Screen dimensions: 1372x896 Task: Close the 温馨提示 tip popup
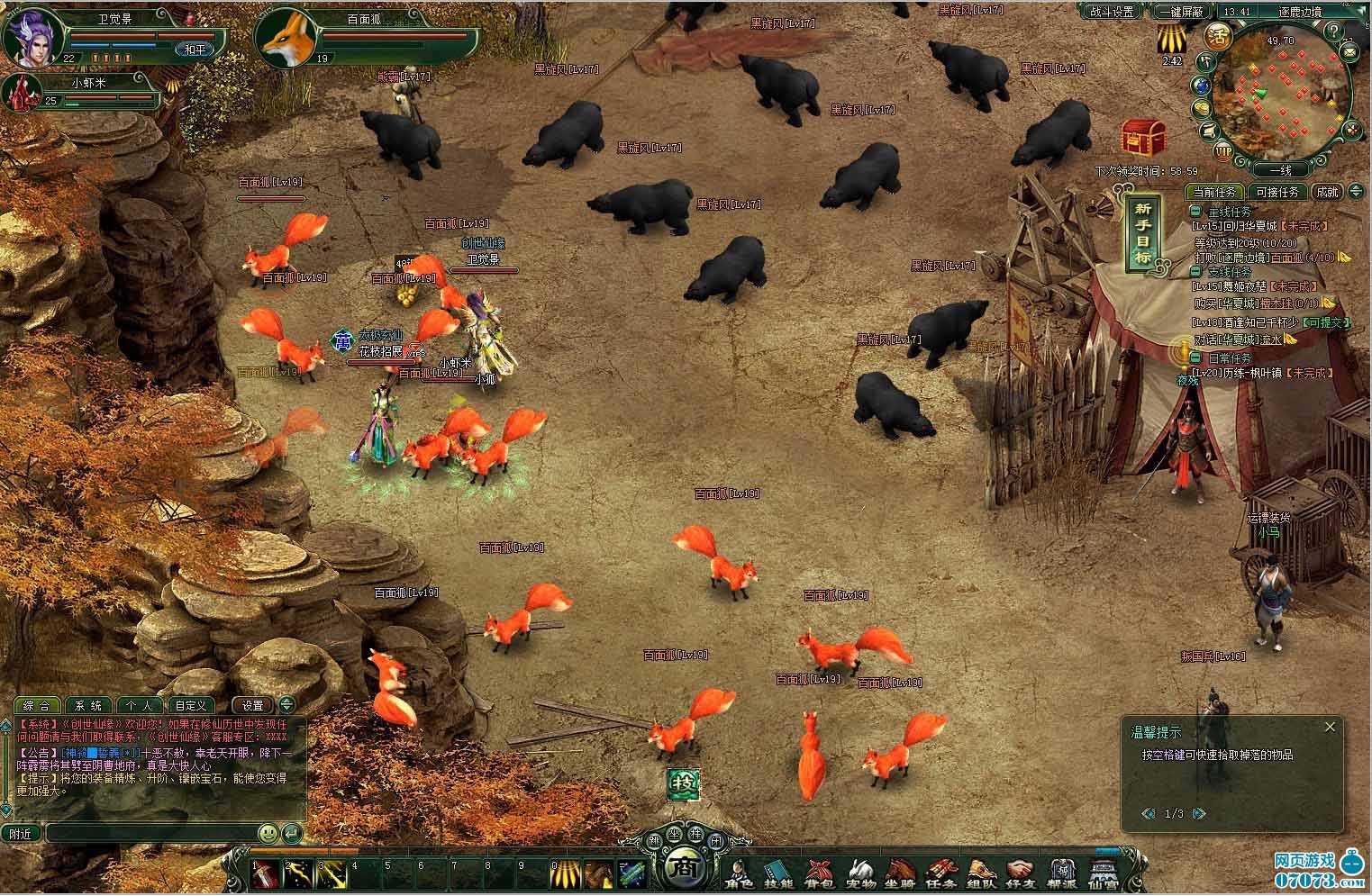[x=1330, y=727]
